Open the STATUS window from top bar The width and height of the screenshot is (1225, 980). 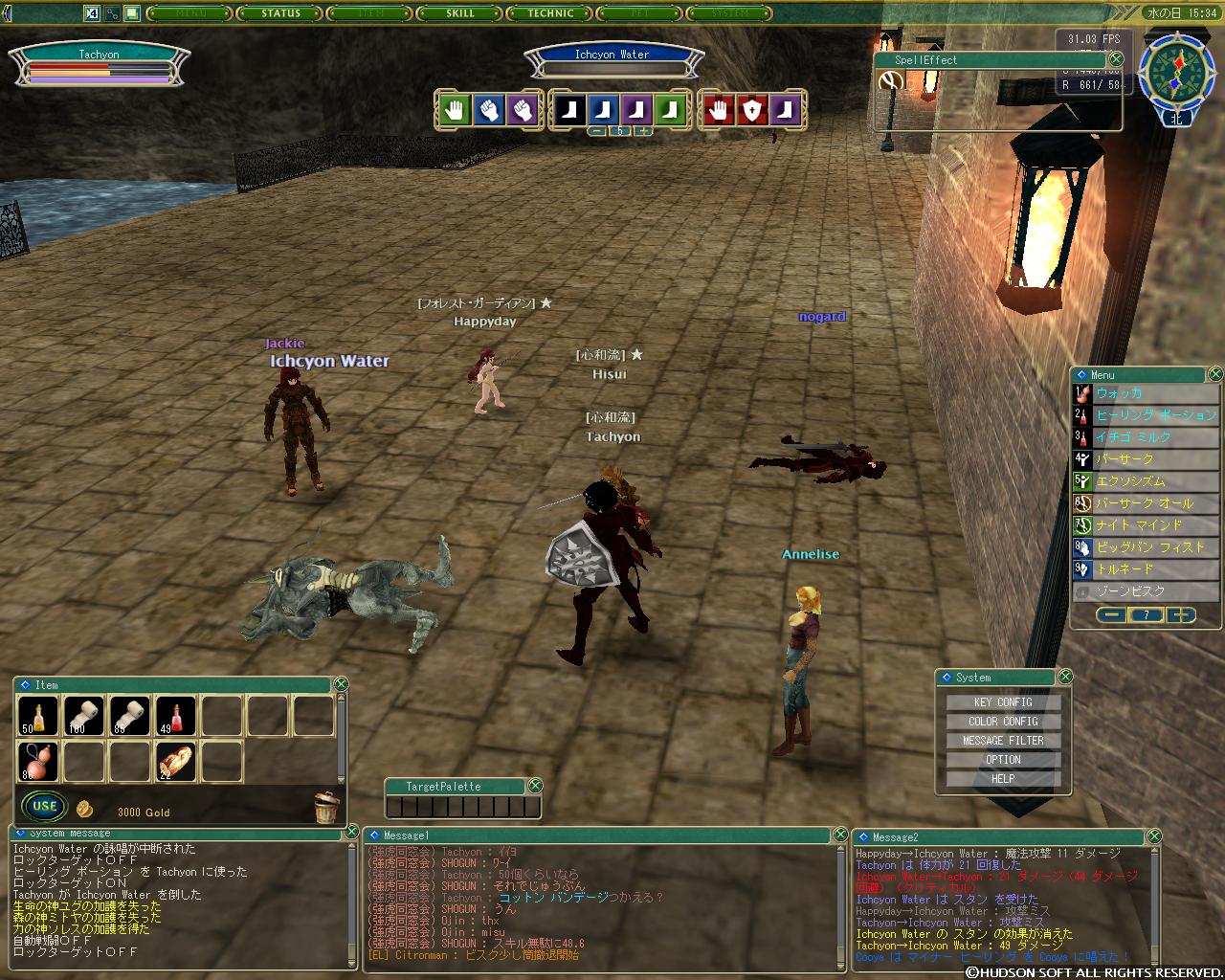(x=281, y=13)
